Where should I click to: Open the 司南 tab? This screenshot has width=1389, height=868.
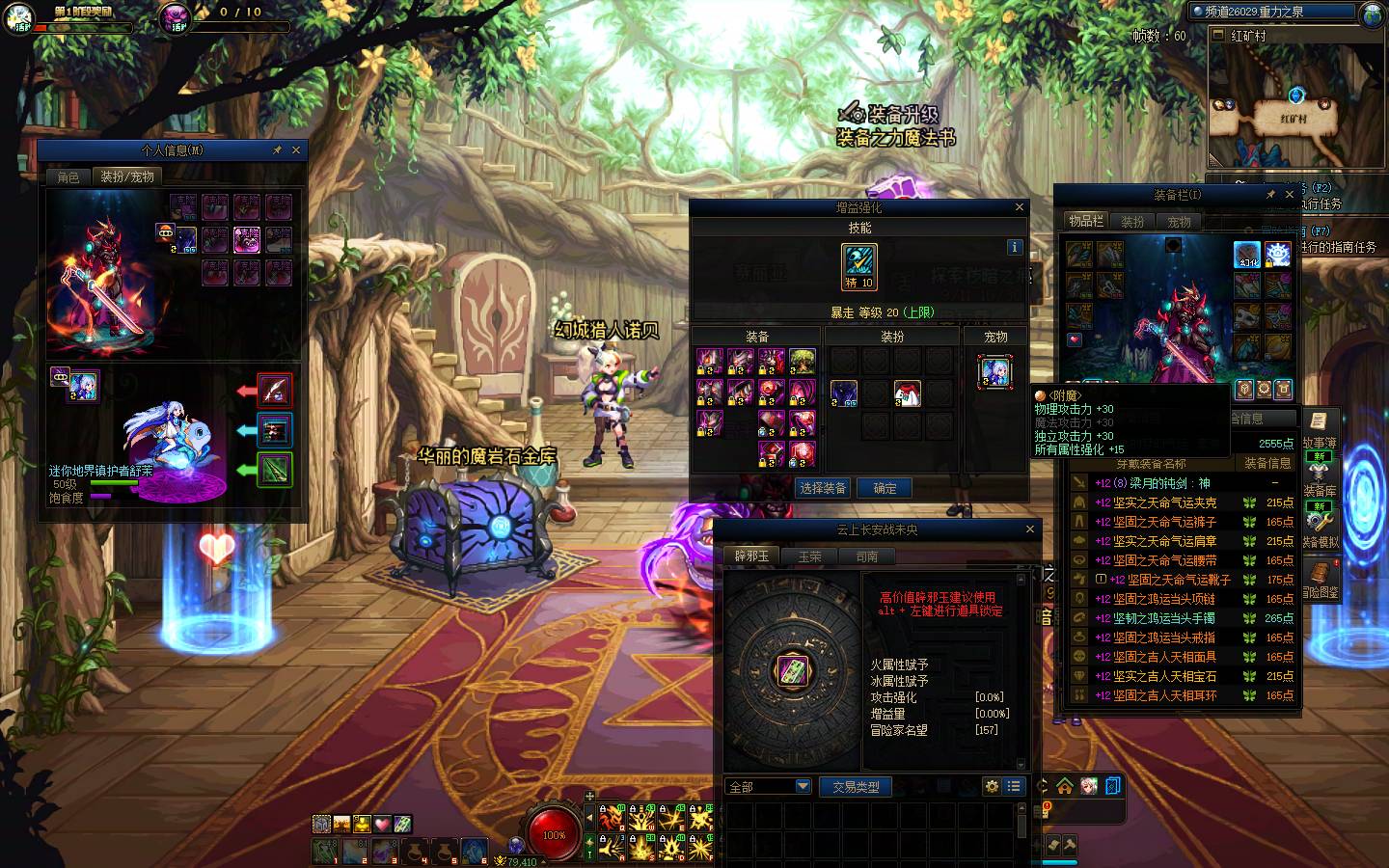(866, 556)
